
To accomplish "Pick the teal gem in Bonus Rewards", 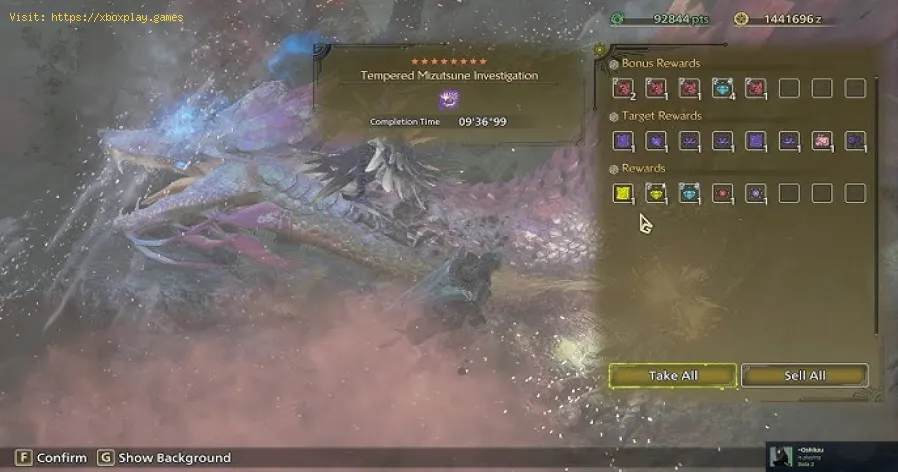I will (722, 89).
